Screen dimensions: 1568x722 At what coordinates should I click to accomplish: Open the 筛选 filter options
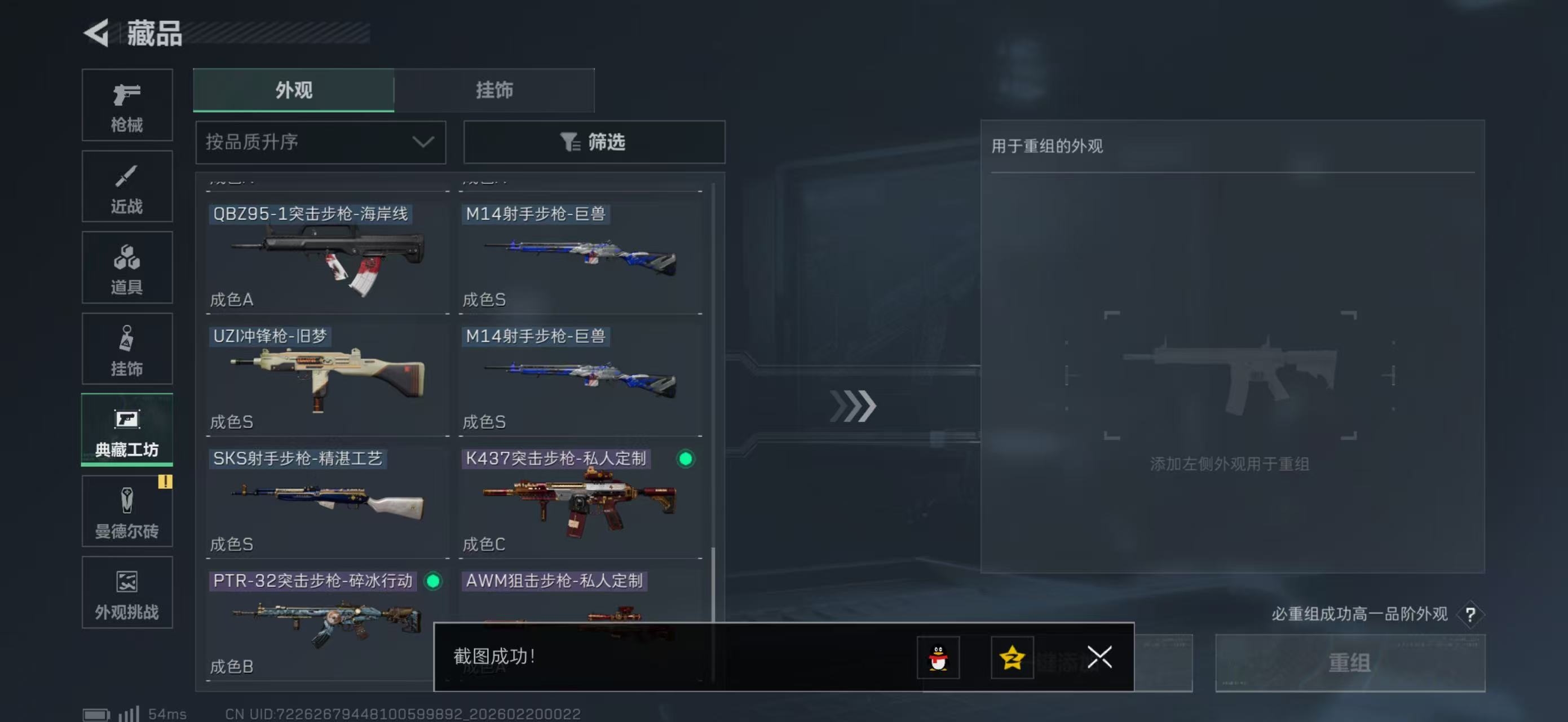coord(594,142)
